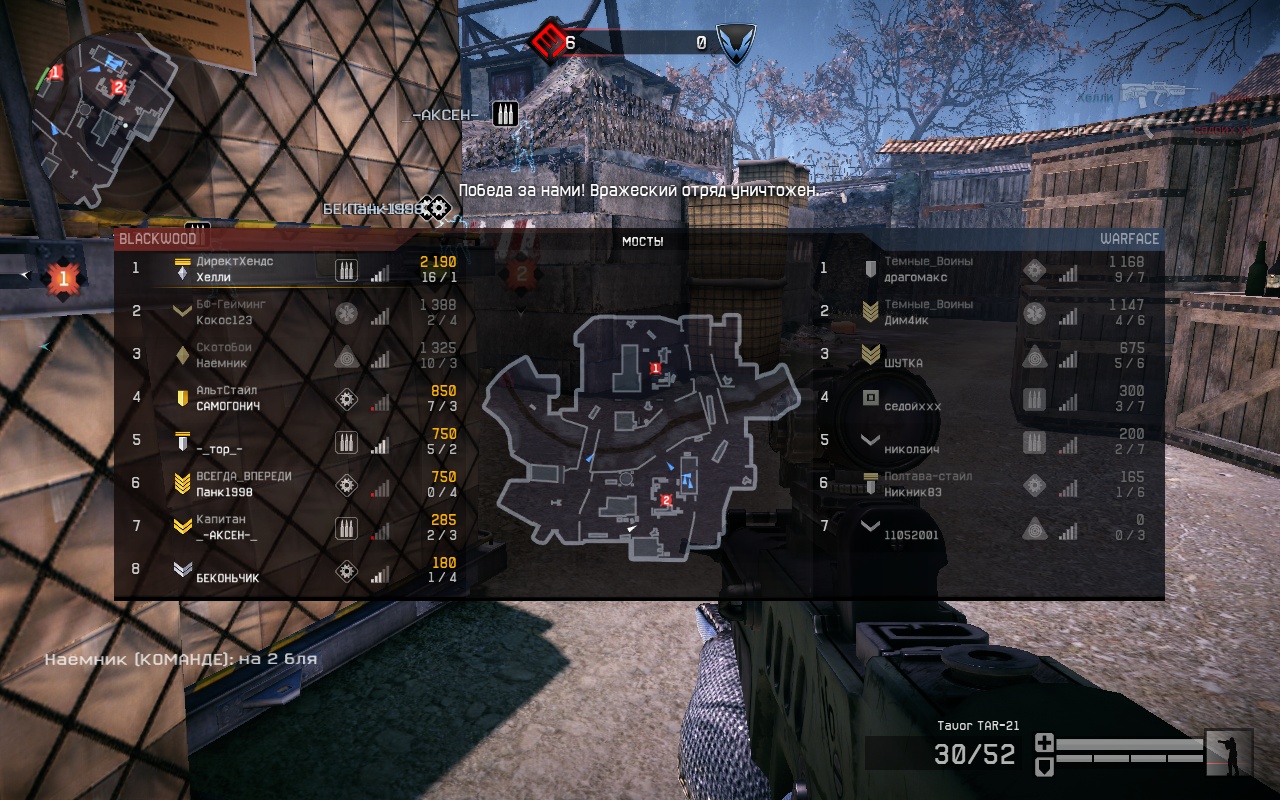Select the WARFACE team header
Image resolution: width=1280 pixels, height=800 pixels.
[x=1129, y=239]
